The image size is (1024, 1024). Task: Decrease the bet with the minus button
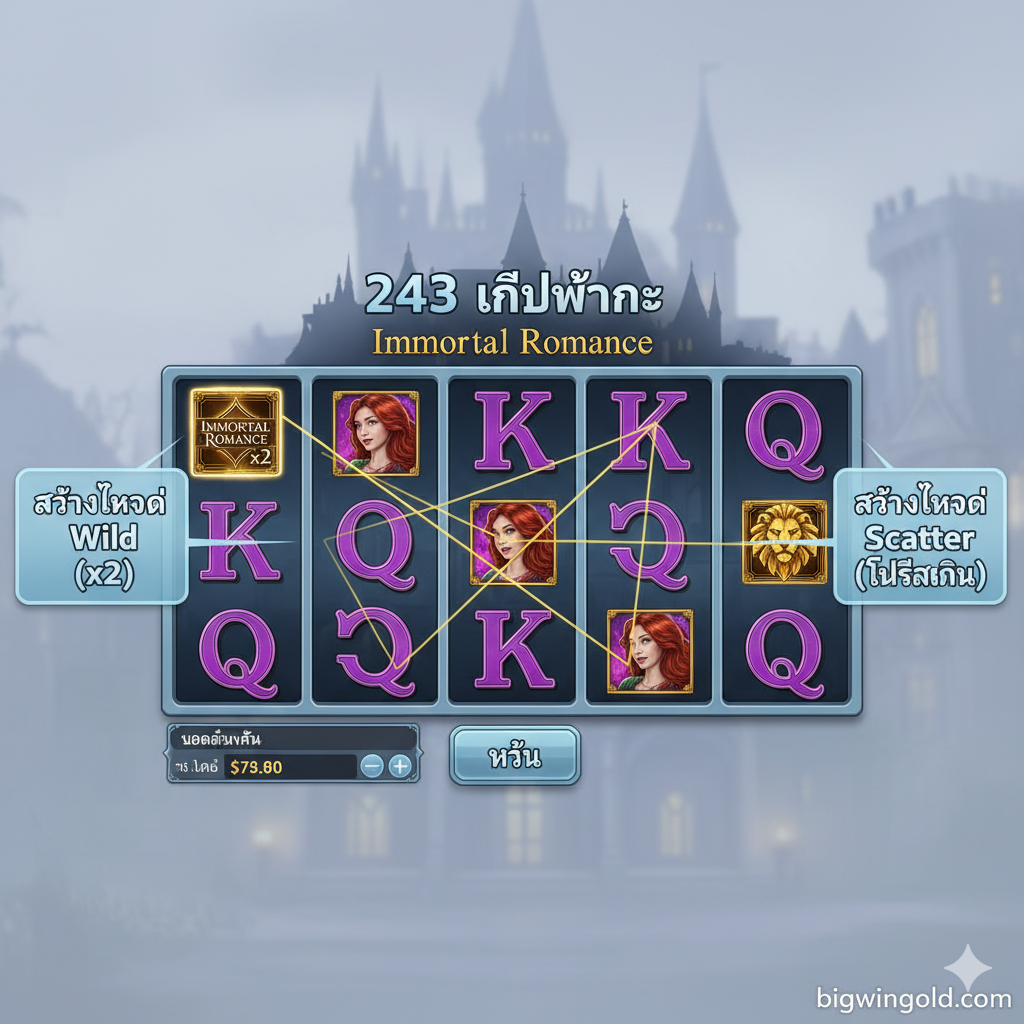click(x=372, y=767)
